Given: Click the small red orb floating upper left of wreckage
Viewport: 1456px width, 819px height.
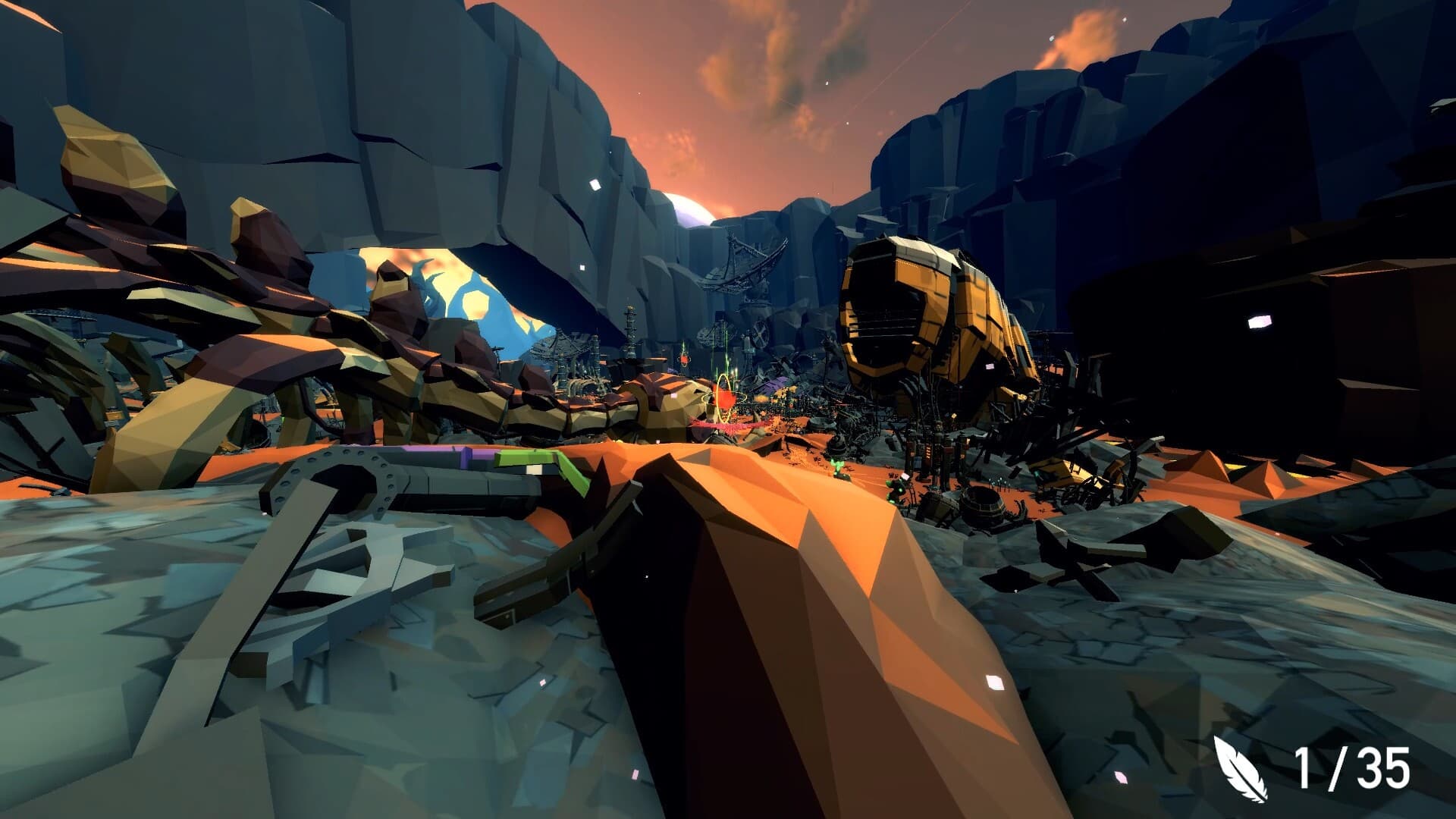Looking at the screenshot, I should 683,359.
